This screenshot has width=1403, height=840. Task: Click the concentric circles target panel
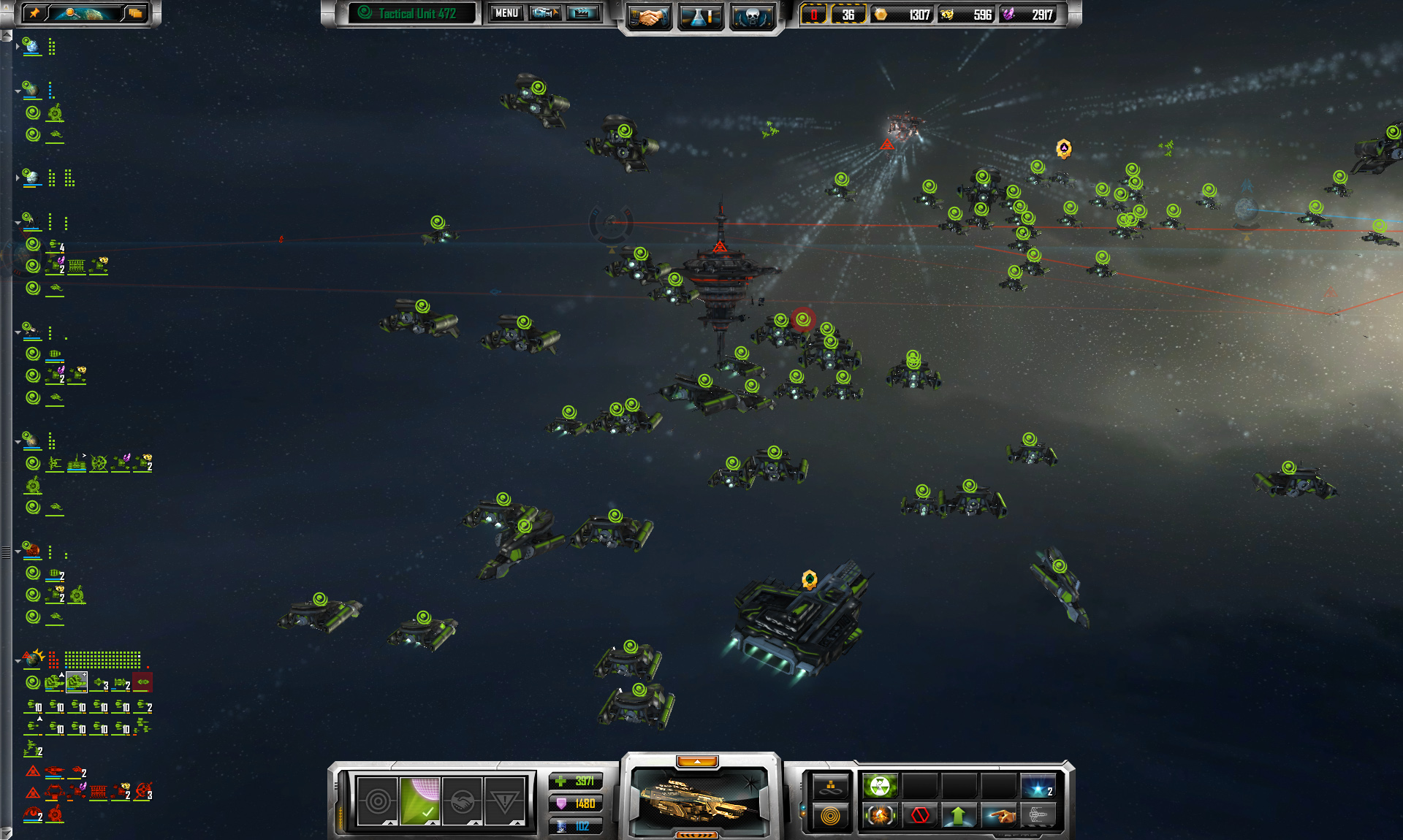[378, 801]
